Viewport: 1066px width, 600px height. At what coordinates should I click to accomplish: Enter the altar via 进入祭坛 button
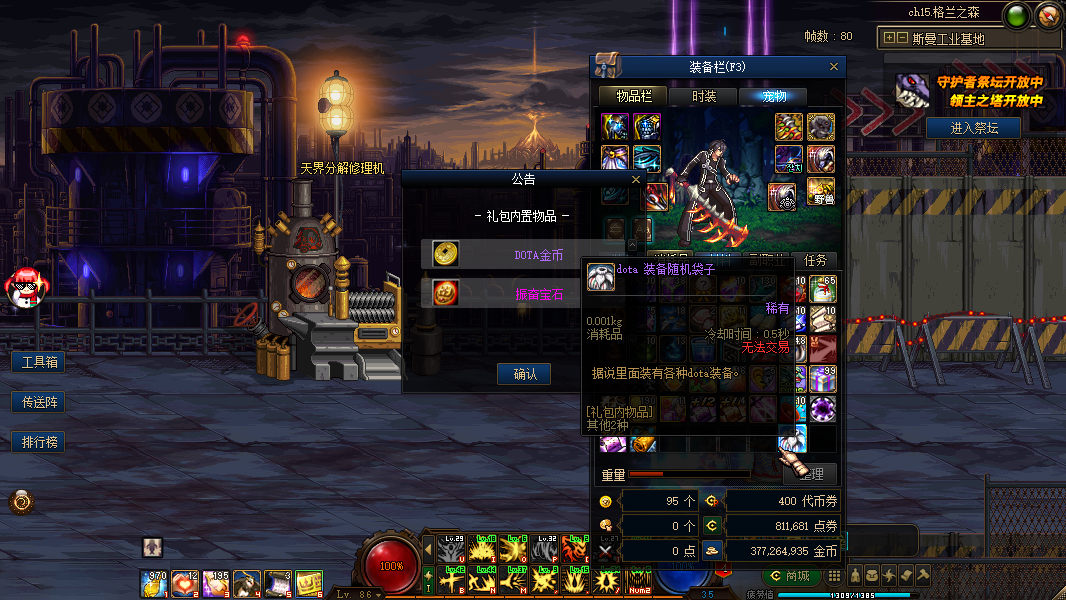coord(972,127)
